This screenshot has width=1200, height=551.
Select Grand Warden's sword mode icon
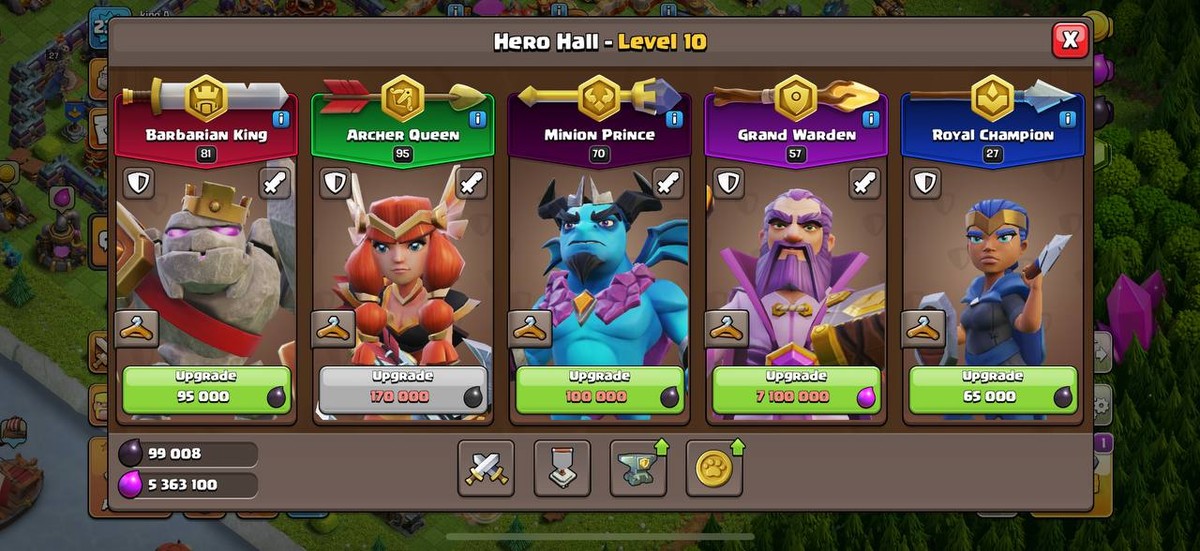click(x=865, y=183)
